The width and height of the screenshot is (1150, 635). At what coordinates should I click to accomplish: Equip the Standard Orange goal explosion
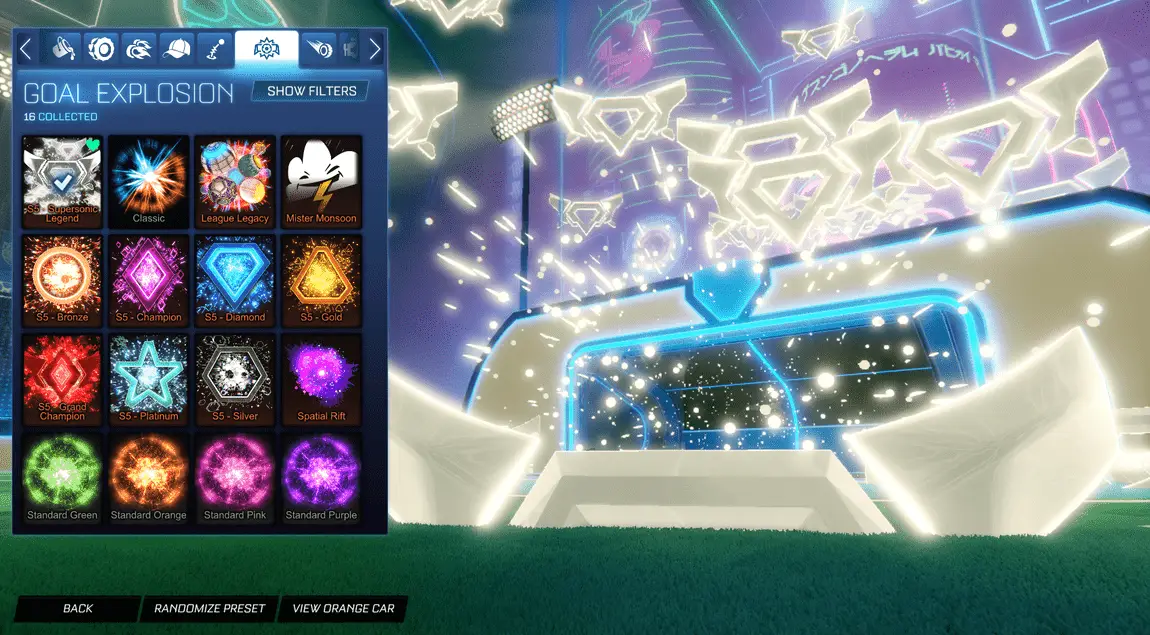coord(148,477)
